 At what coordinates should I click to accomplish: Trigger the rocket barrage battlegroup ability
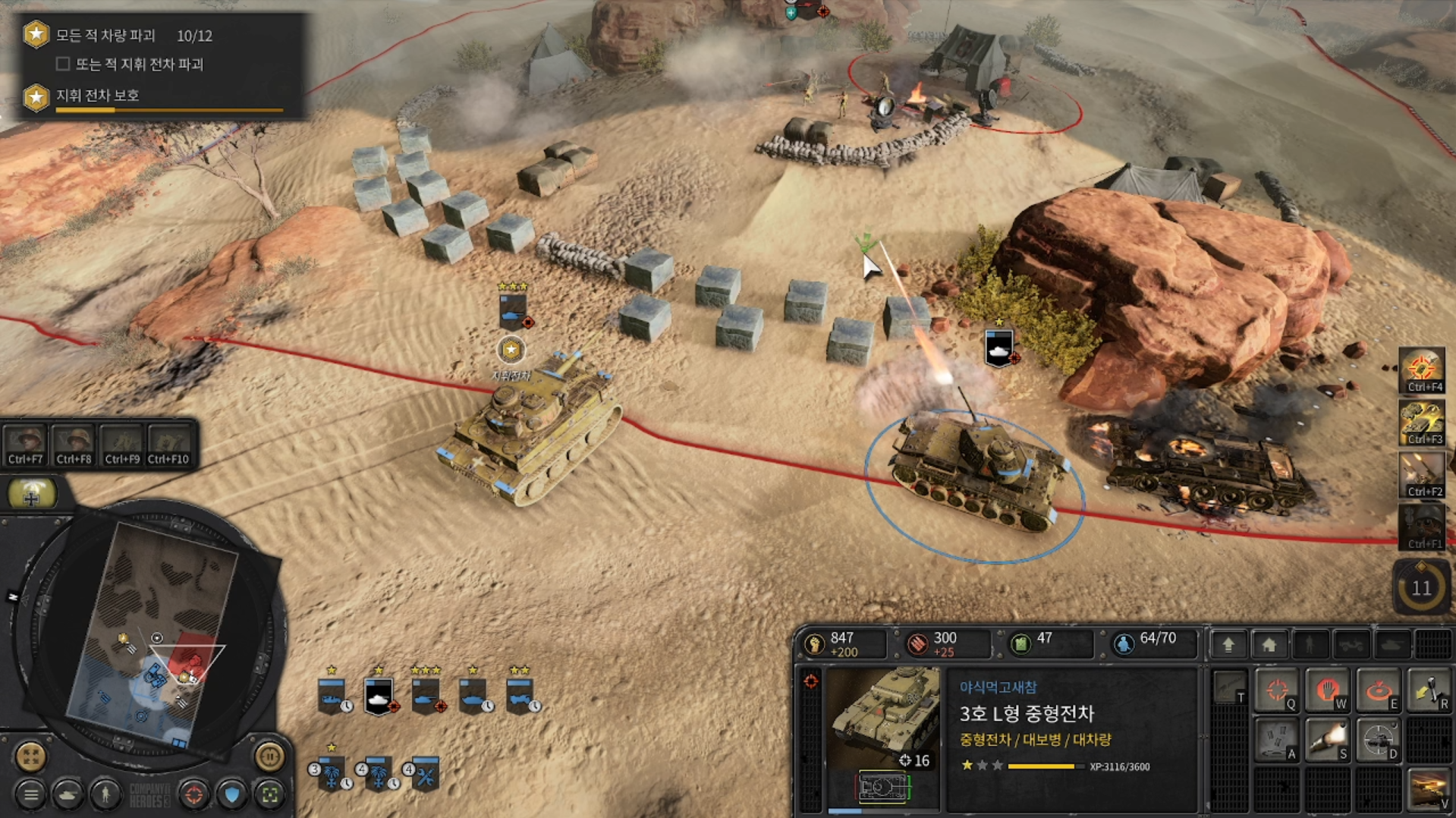coord(1421,473)
